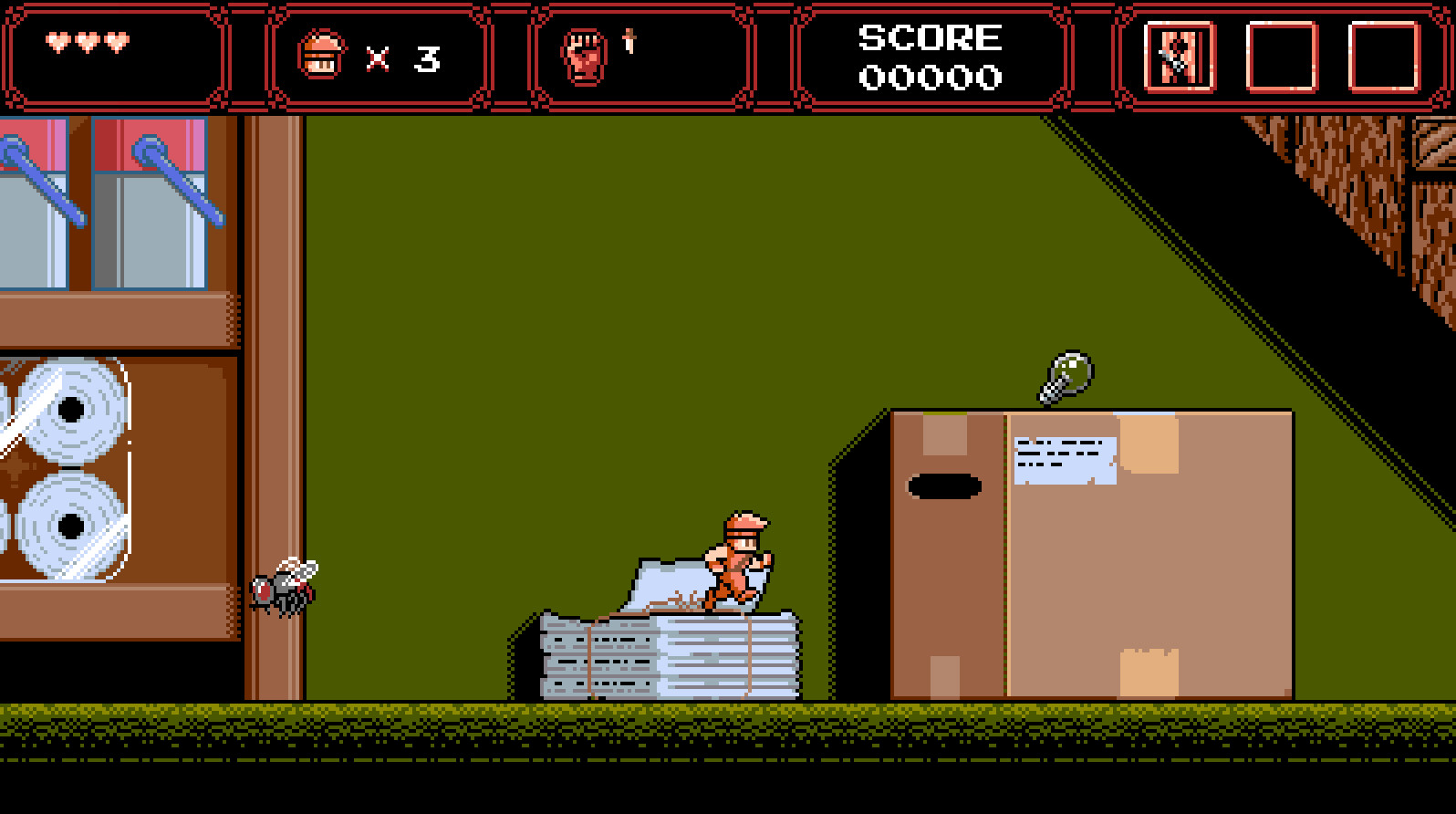Click the helmet lives counter icon
The width and height of the screenshot is (1456, 814).
pyautogui.click(x=324, y=55)
